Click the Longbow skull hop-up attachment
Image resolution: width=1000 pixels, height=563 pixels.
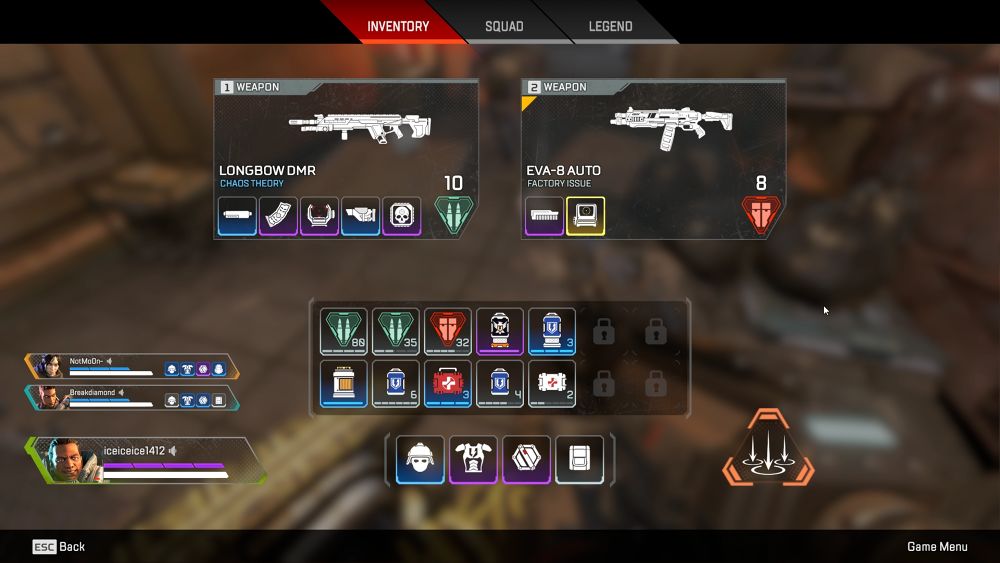401,216
